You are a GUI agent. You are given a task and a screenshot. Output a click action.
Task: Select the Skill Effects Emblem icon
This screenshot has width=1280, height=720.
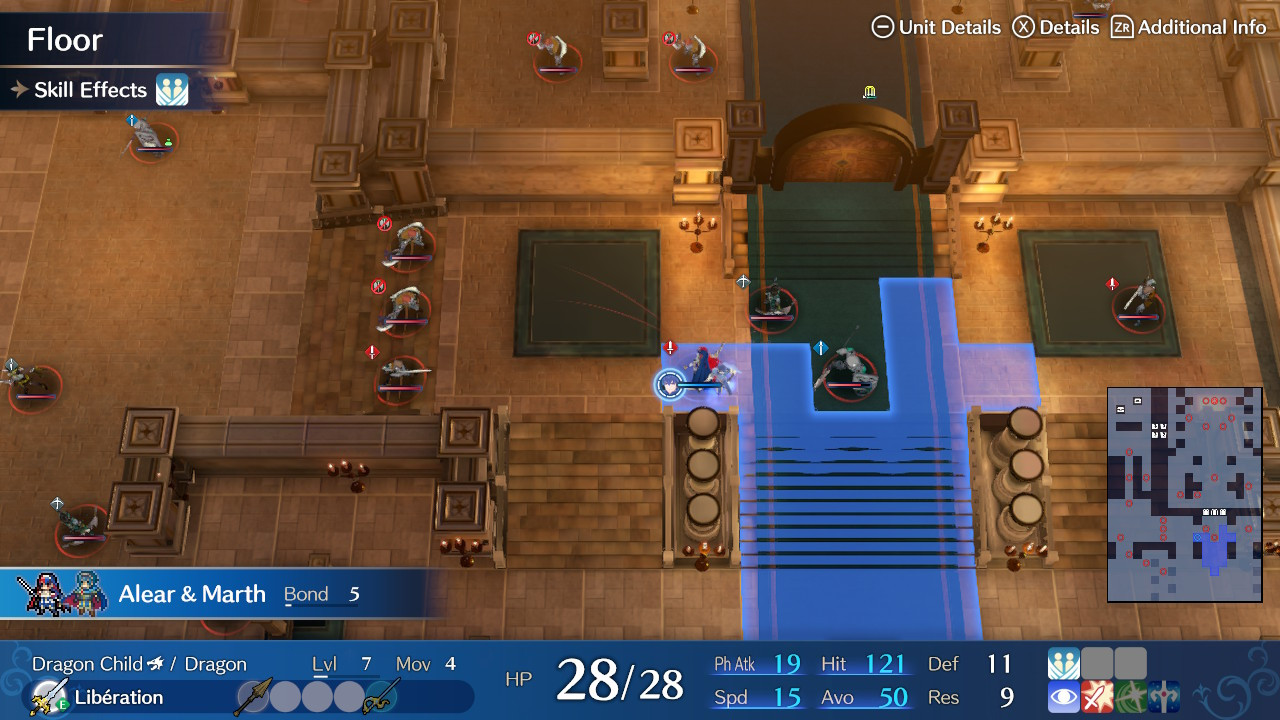pos(170,89)
